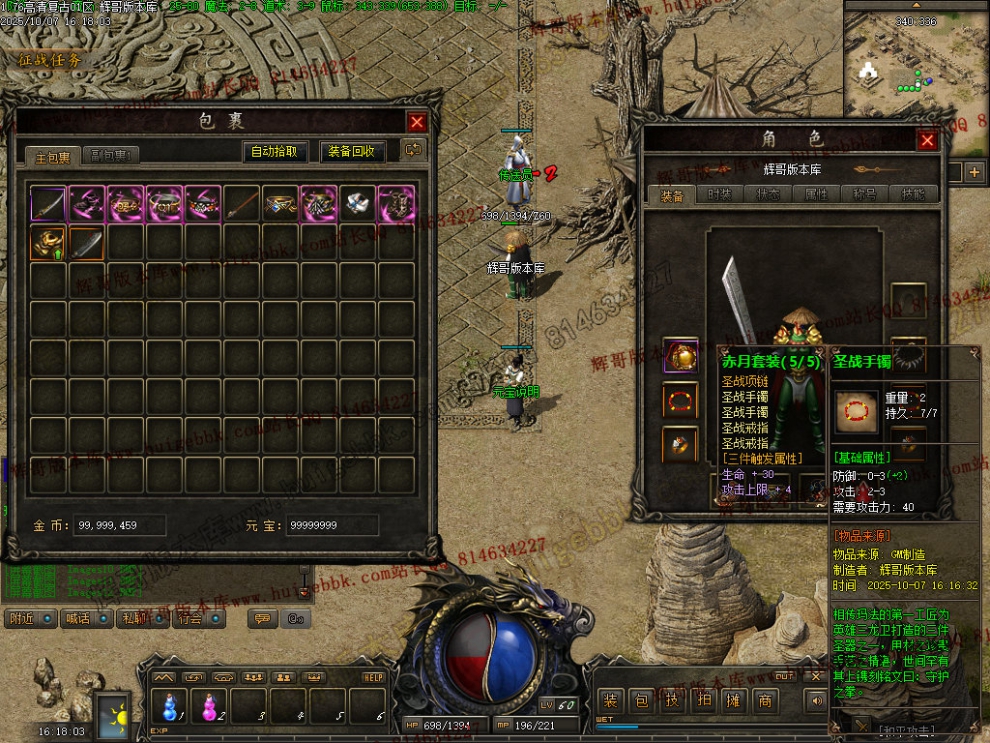Open the 技 skills menu button
The image size is (990, 743).
(x=674, y=702)
